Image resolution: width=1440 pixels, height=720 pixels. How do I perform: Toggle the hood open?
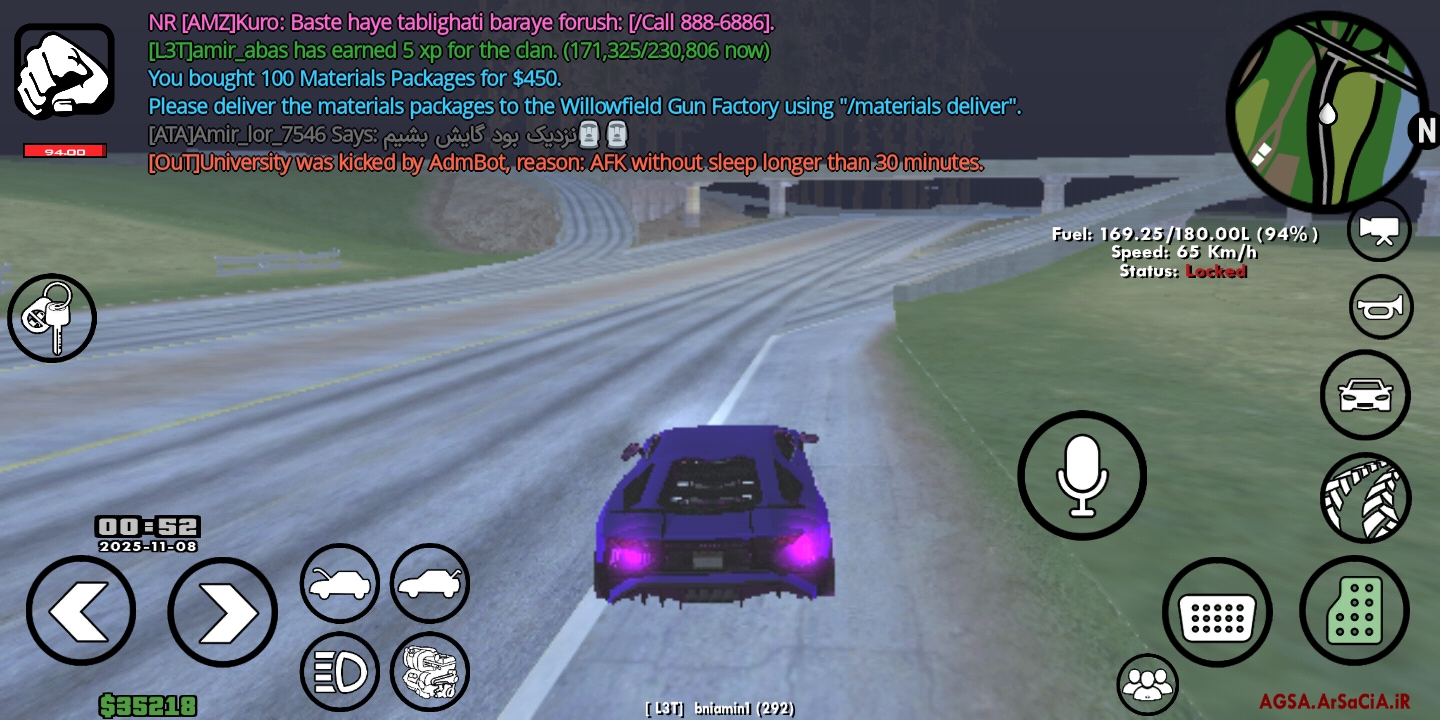[x=340, y=581]
